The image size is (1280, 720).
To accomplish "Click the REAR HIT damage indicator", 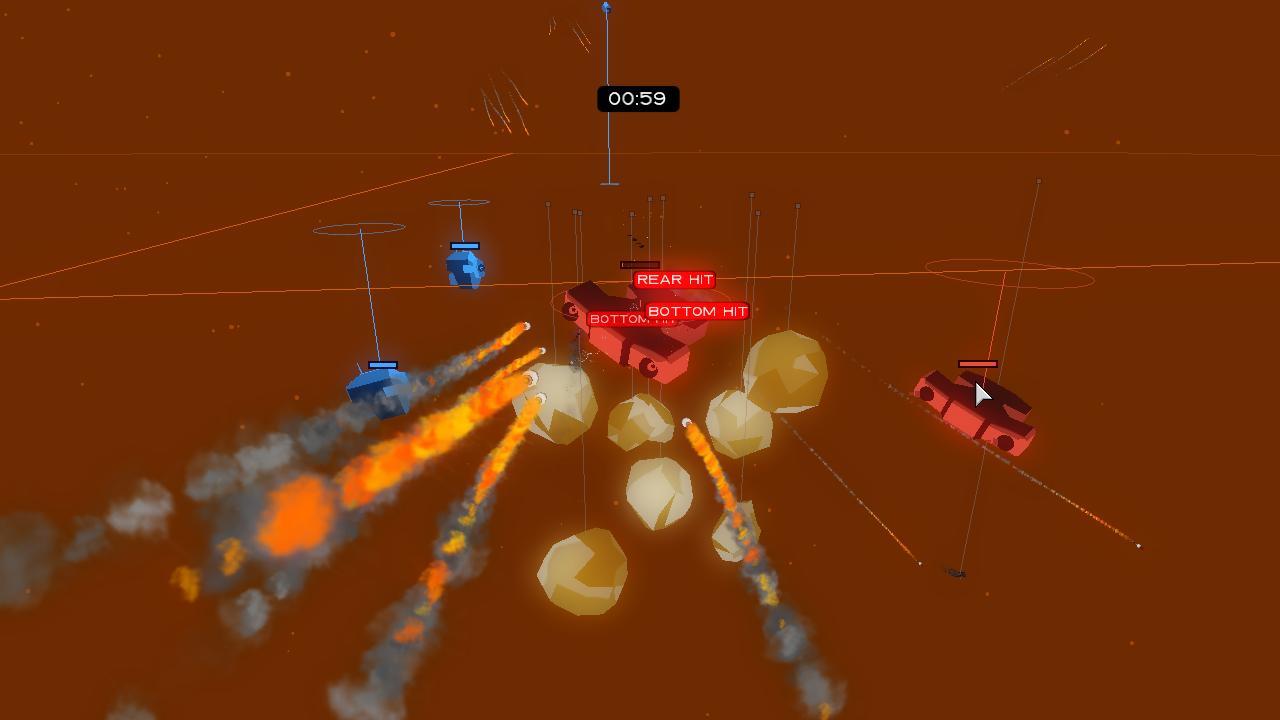I will point(674,279).
